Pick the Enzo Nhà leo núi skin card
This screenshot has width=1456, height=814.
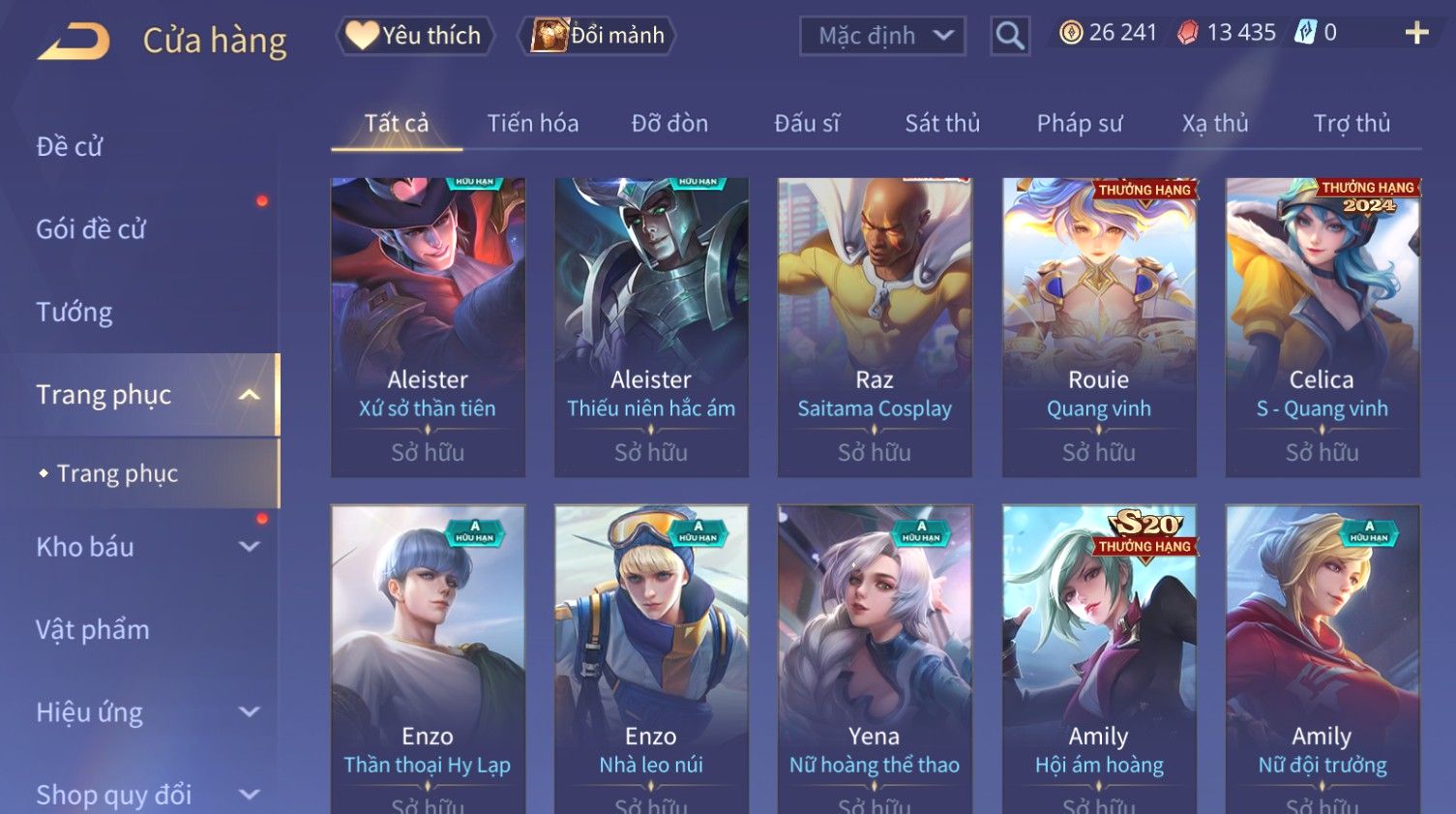click(651, 658)
